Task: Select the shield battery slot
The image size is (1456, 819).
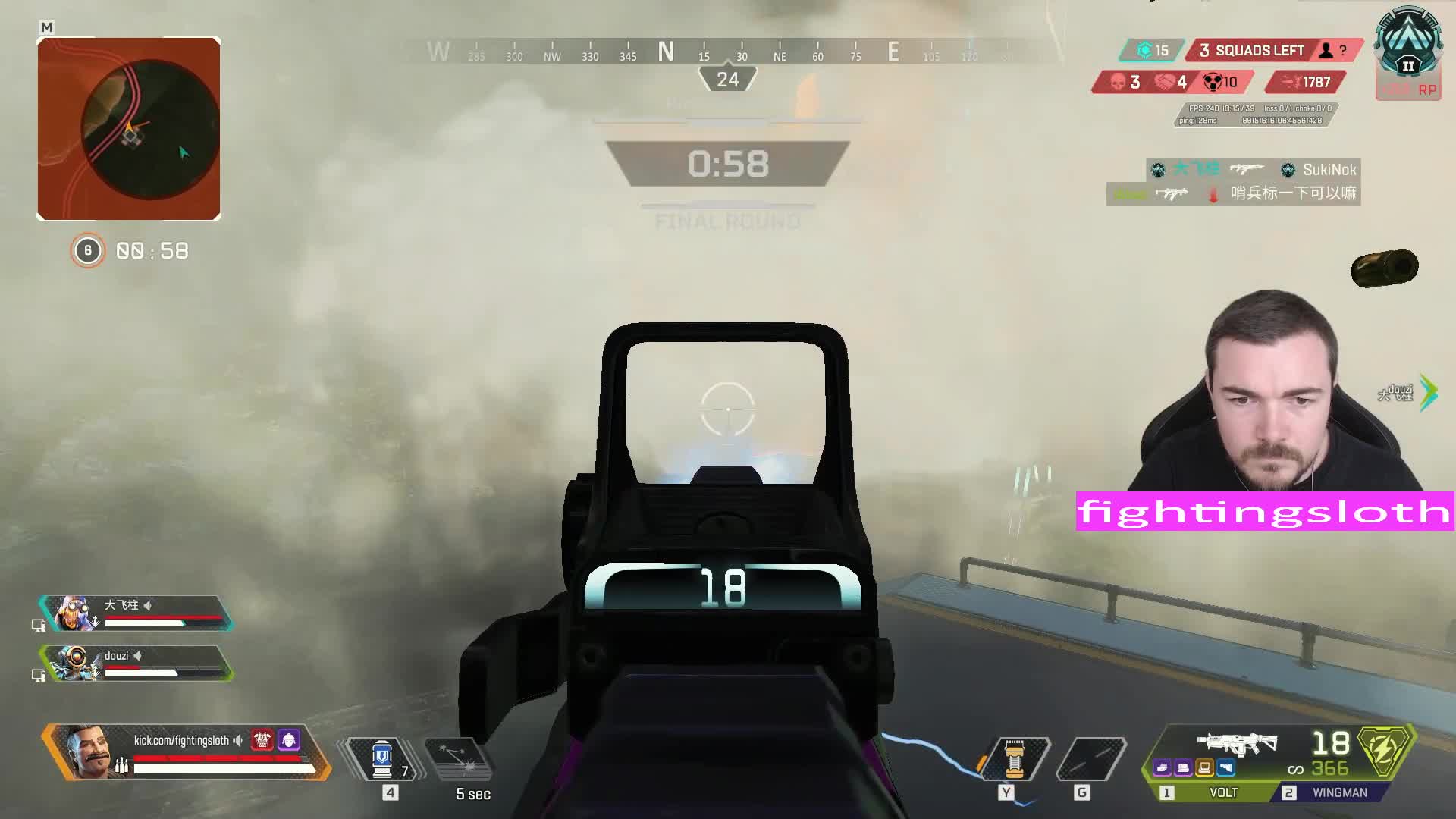Action: pyautogui.click(x=382, y=758)
